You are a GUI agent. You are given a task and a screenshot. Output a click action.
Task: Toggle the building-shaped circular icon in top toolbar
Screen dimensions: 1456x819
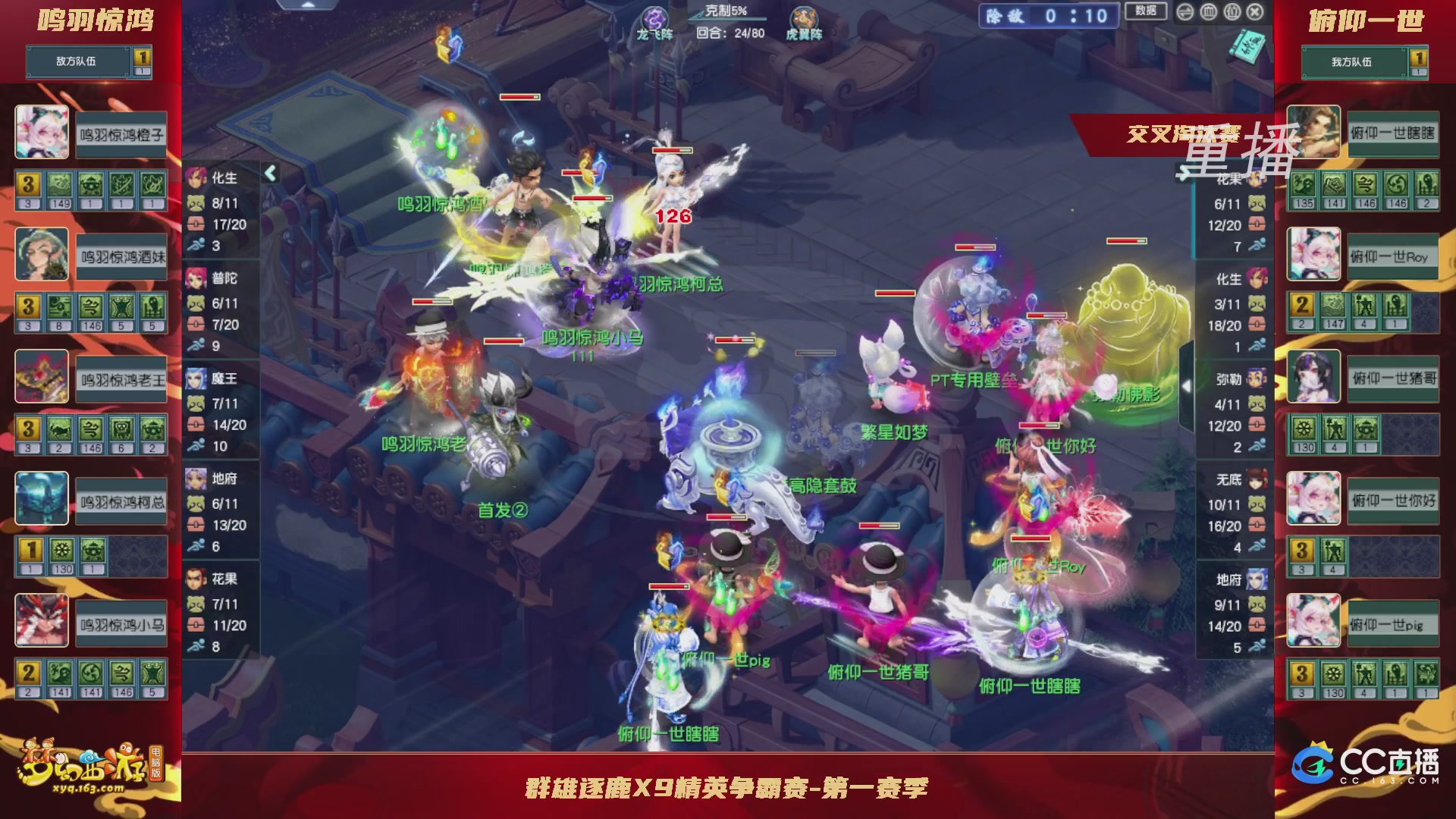click(1208, 12)
